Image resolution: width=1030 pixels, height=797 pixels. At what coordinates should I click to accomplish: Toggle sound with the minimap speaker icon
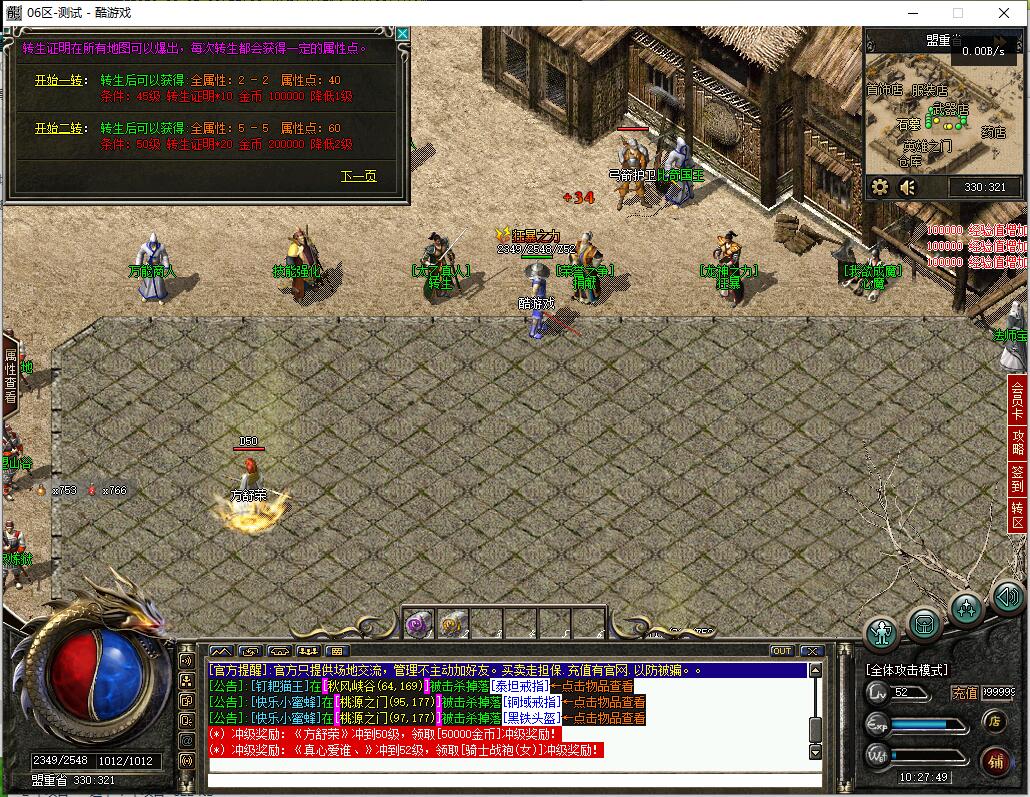908,187
